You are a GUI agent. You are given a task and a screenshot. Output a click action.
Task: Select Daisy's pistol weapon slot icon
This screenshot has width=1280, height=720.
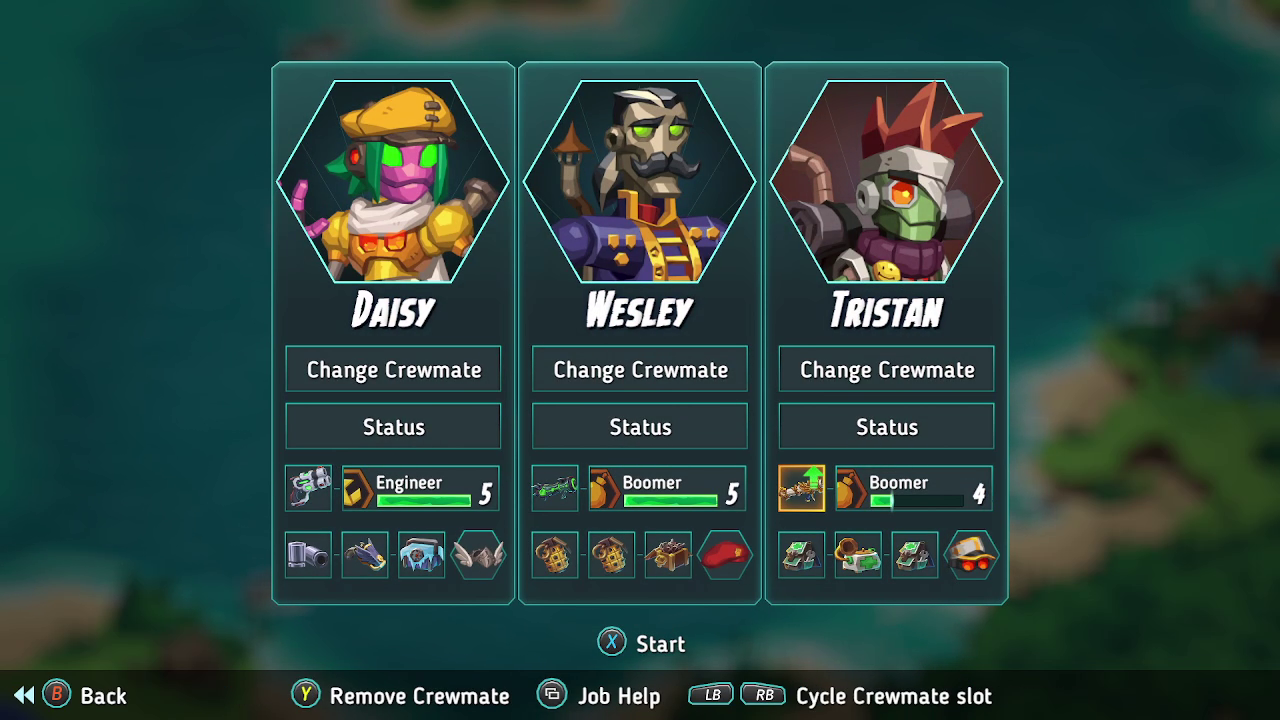308,488
